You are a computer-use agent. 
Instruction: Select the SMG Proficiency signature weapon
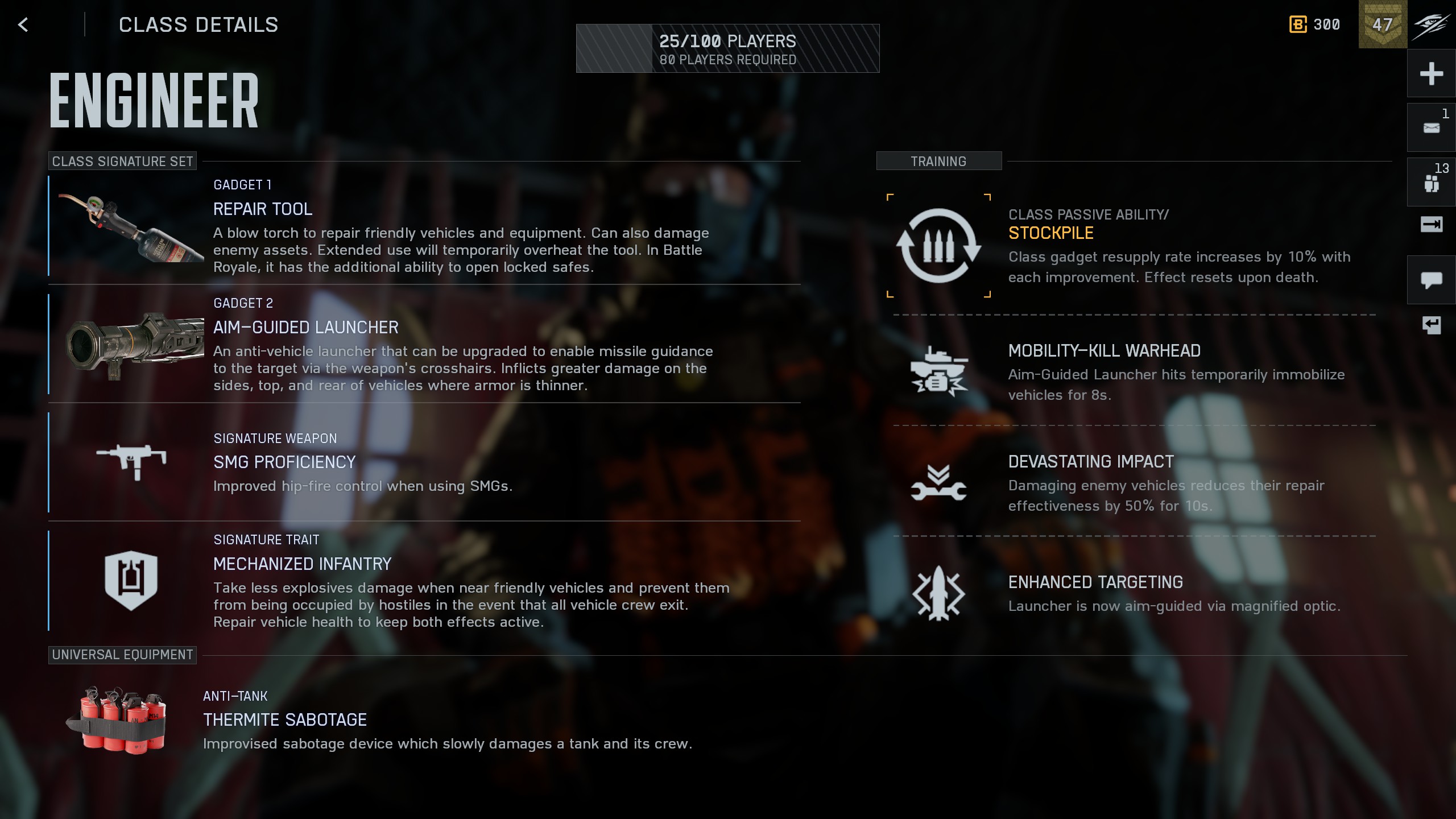click(424, 462)
